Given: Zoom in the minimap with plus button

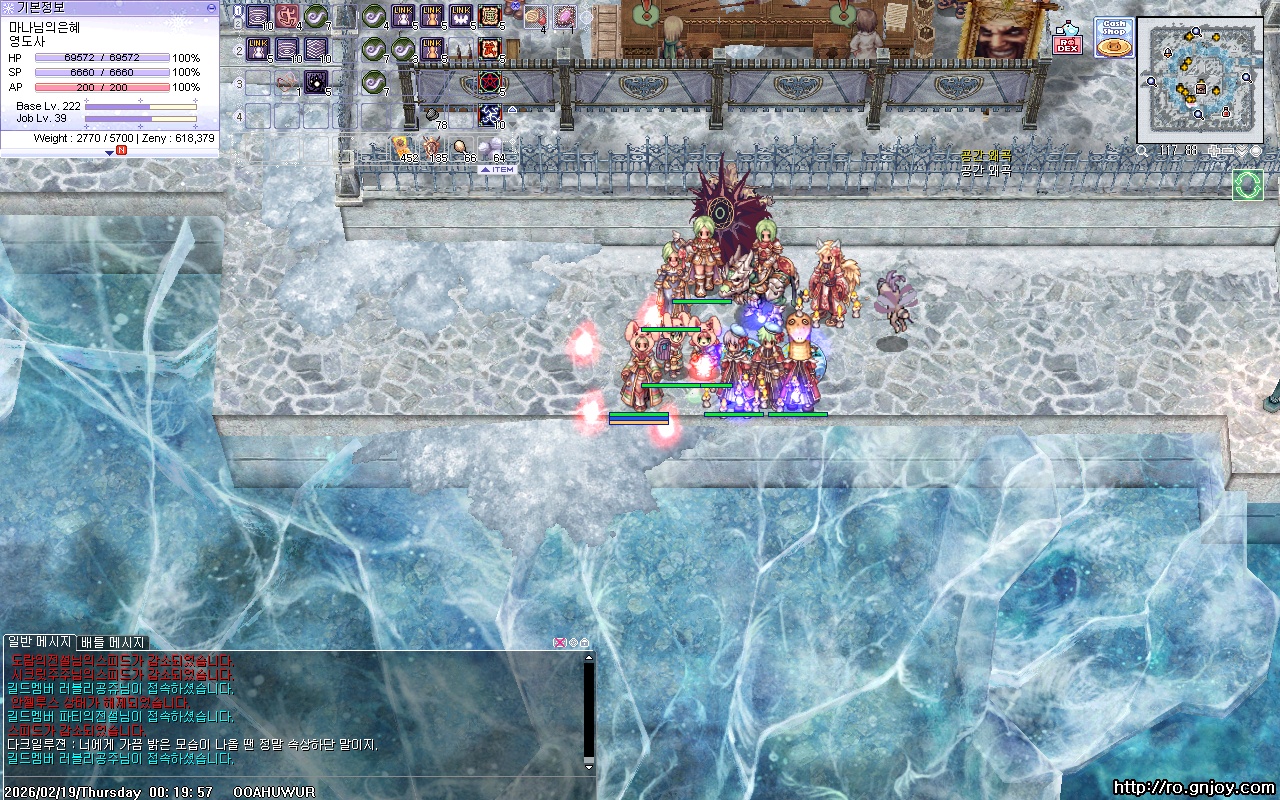Looking at the screenshot, I should coord(1215,151).
